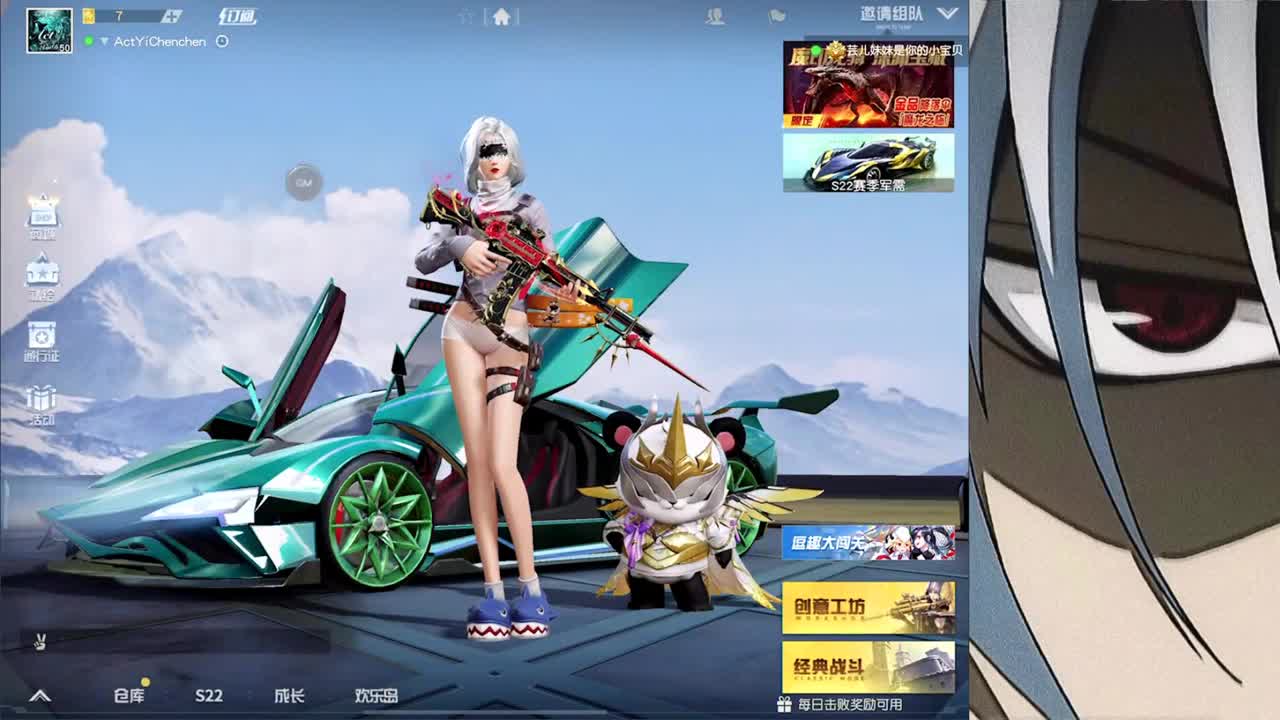This screenshot has height=720, width=1280.
Task: Click the report flag icon on top bar
Action: [778, 17]
